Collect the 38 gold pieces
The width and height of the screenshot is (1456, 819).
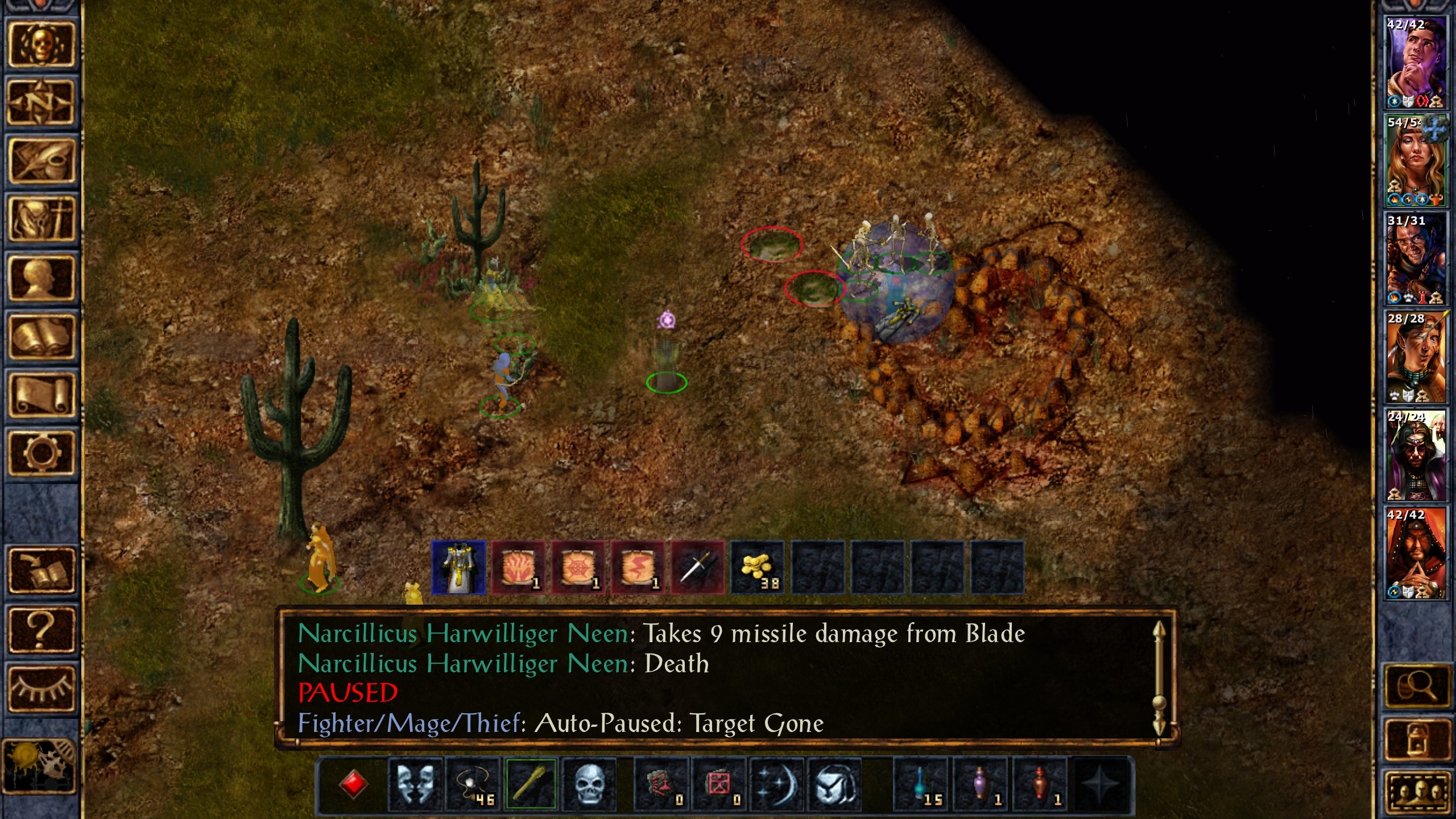coord(758,568)
